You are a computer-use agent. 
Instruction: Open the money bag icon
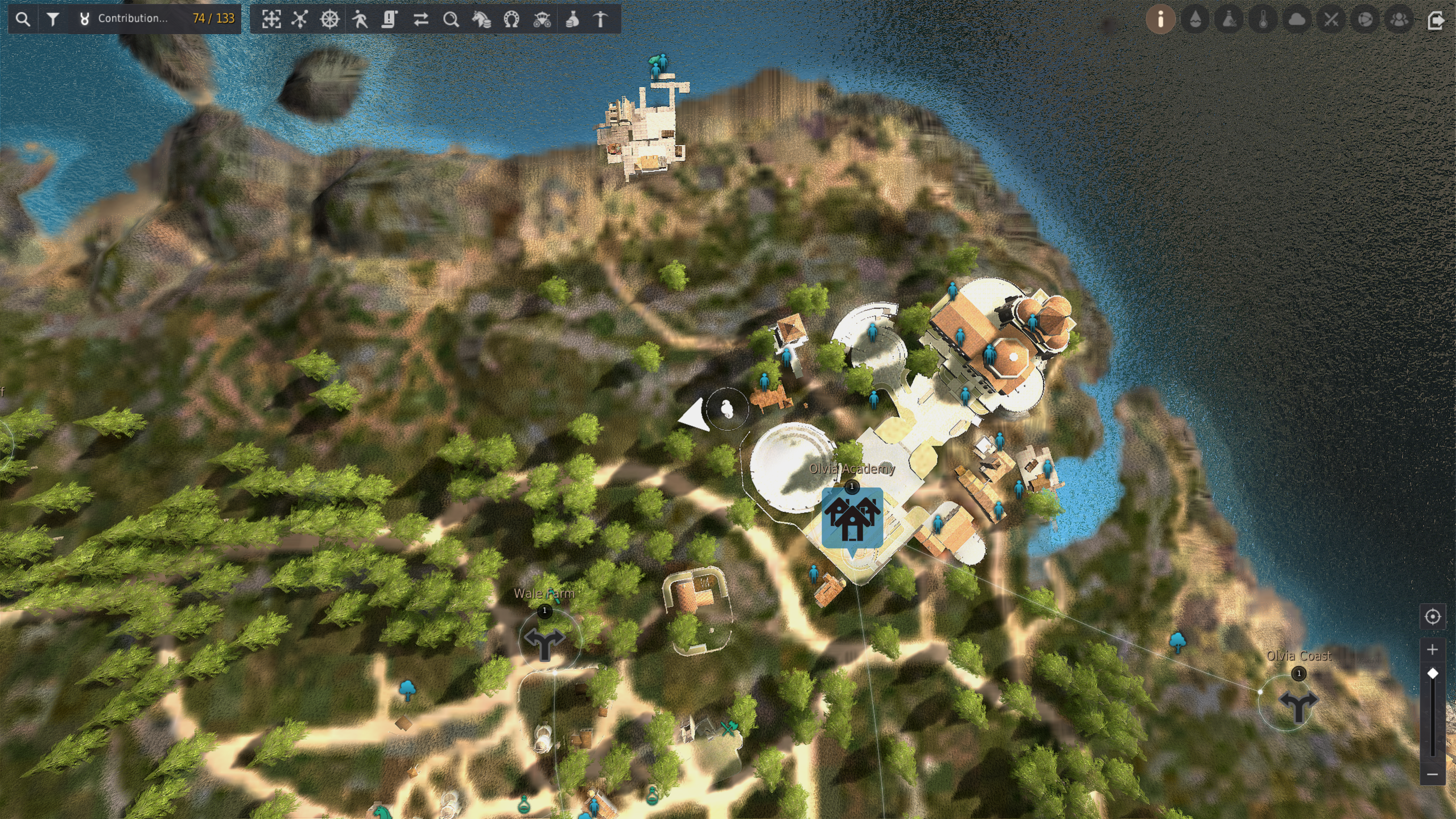572,19
